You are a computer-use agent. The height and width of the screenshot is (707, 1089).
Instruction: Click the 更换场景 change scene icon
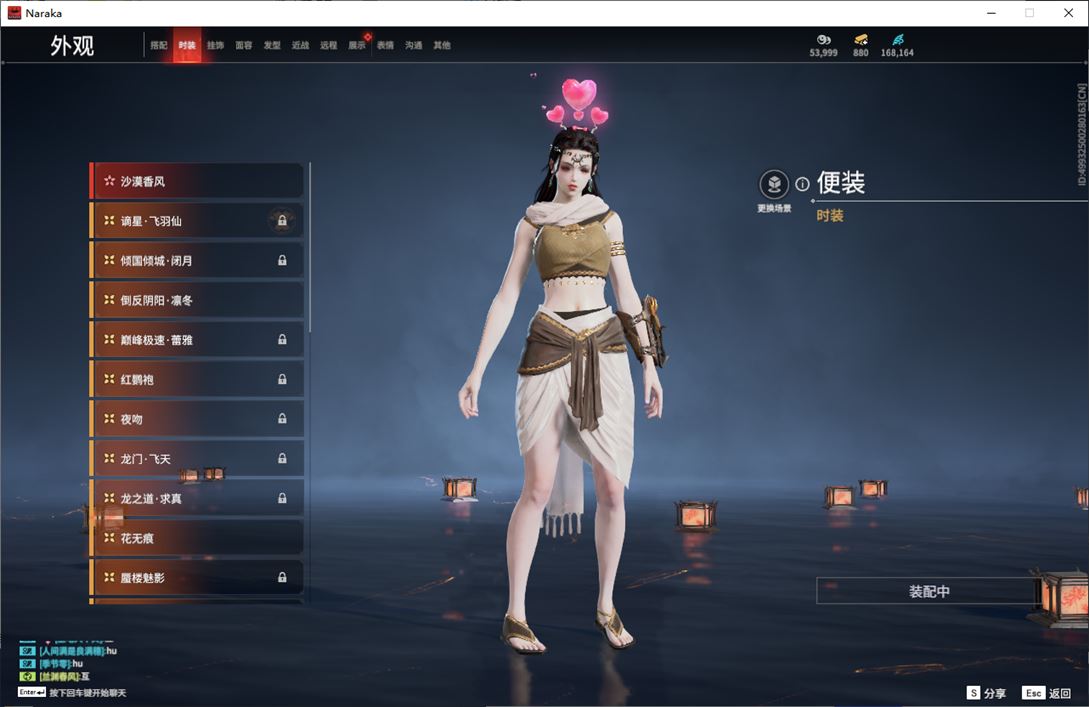pos(774,185)
